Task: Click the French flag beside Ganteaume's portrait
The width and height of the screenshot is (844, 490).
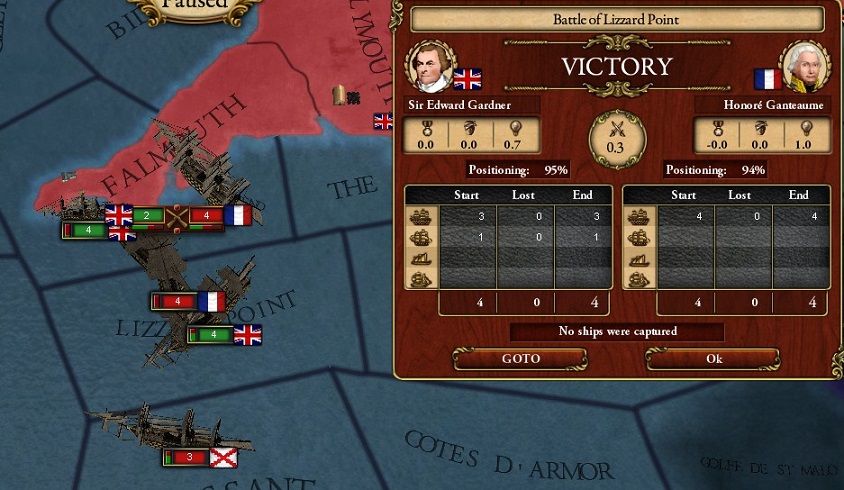Action: tap(767, 79)
